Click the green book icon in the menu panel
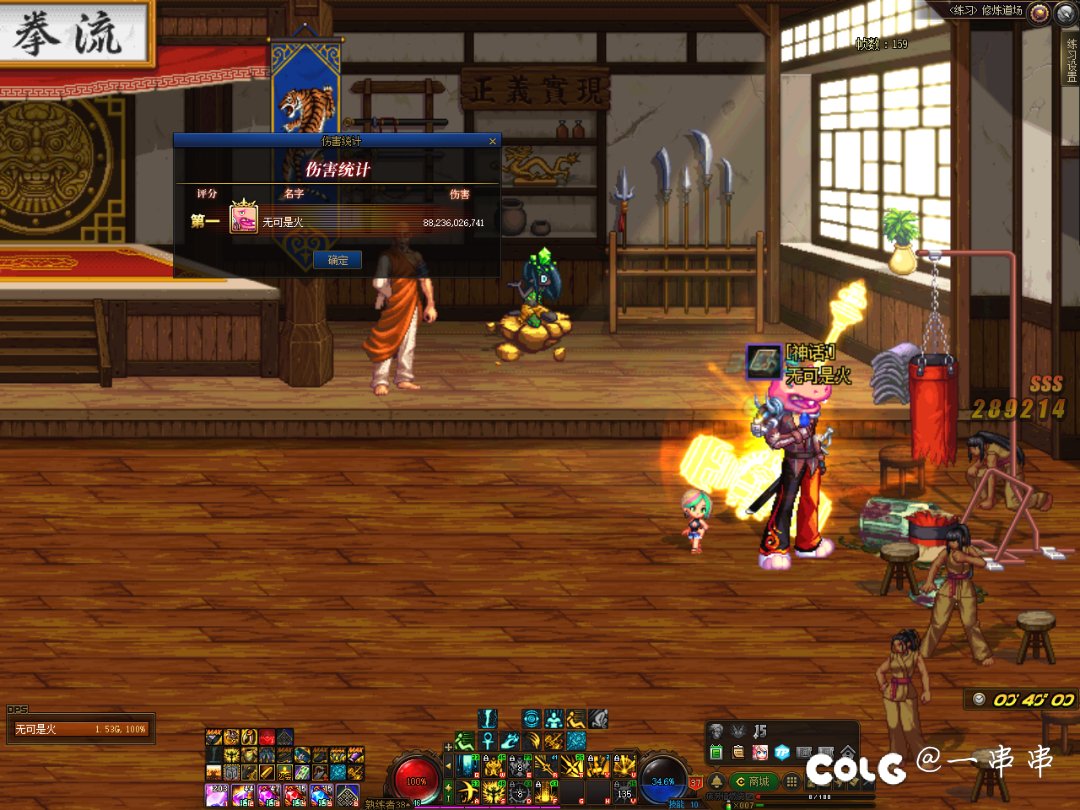The height and width of the screenshot is (810, 1080). point(716,751)
